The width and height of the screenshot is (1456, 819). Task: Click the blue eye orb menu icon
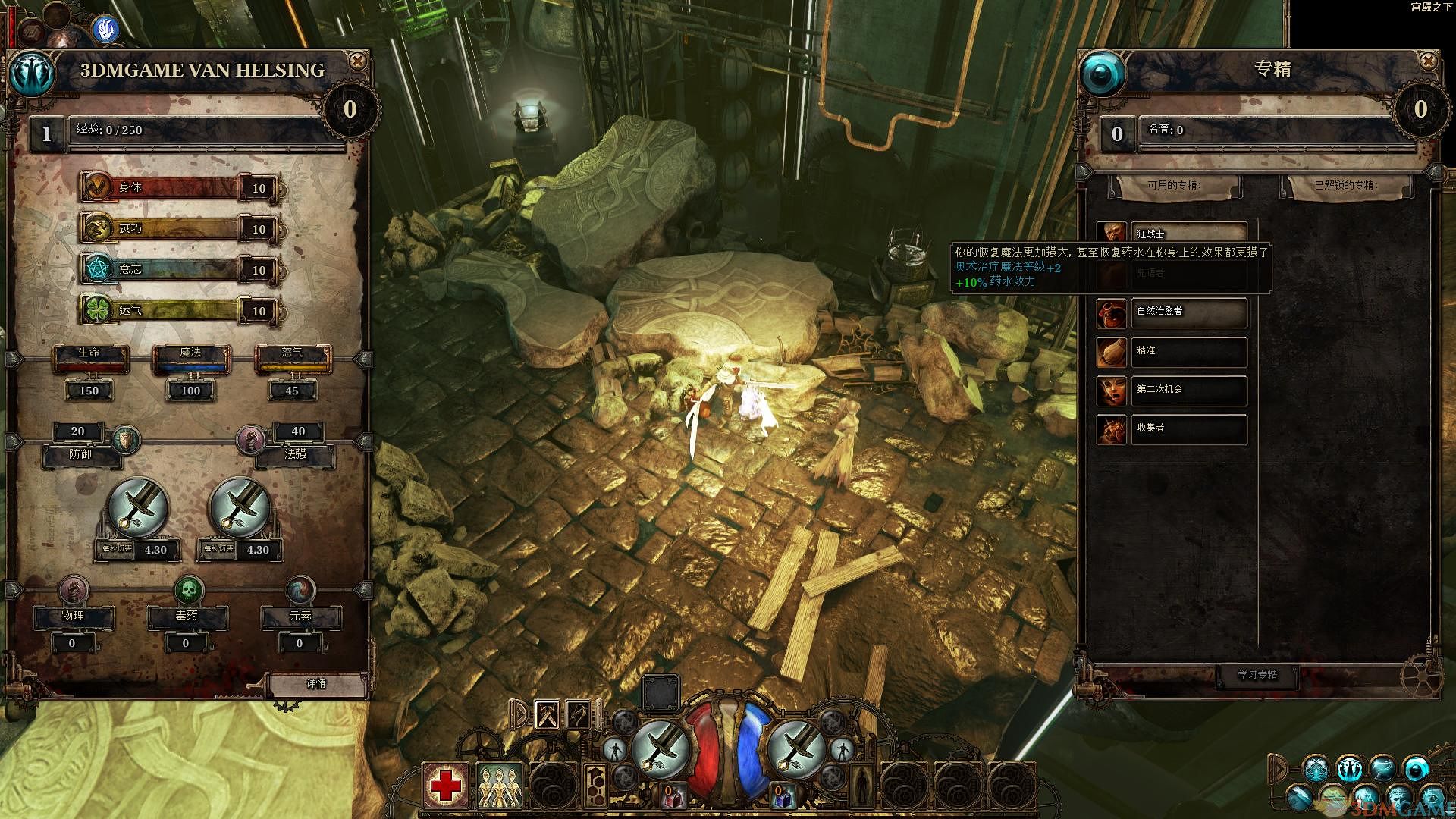[x=1416, y=769]
